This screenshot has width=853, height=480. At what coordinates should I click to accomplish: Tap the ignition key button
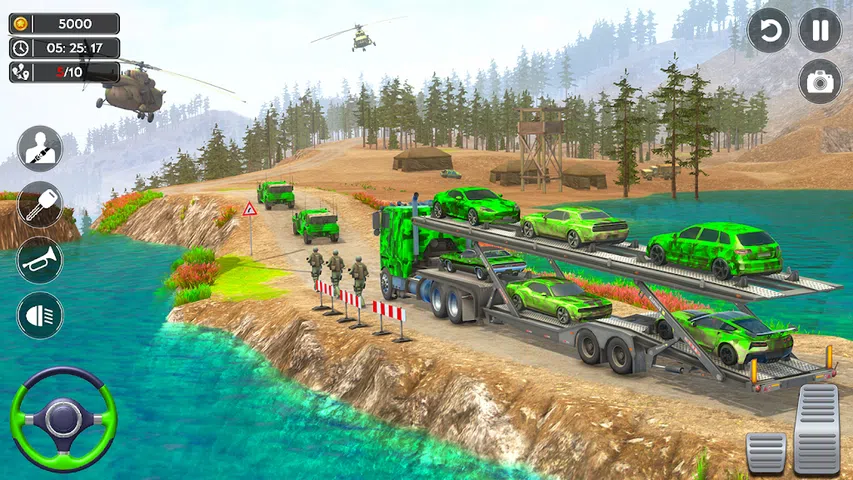(40, 204)
